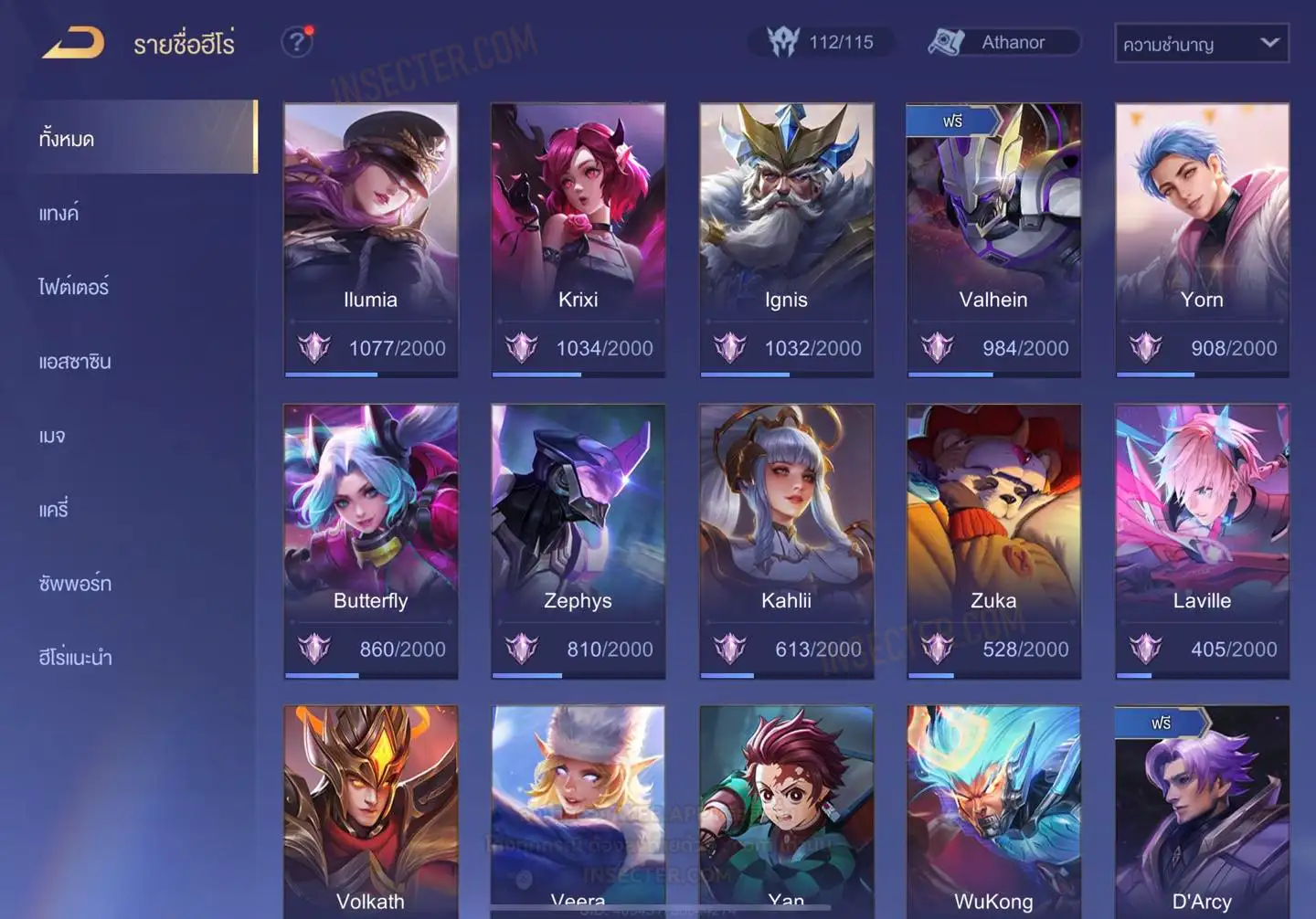Select the Yorn hero card

[1202, 238]
